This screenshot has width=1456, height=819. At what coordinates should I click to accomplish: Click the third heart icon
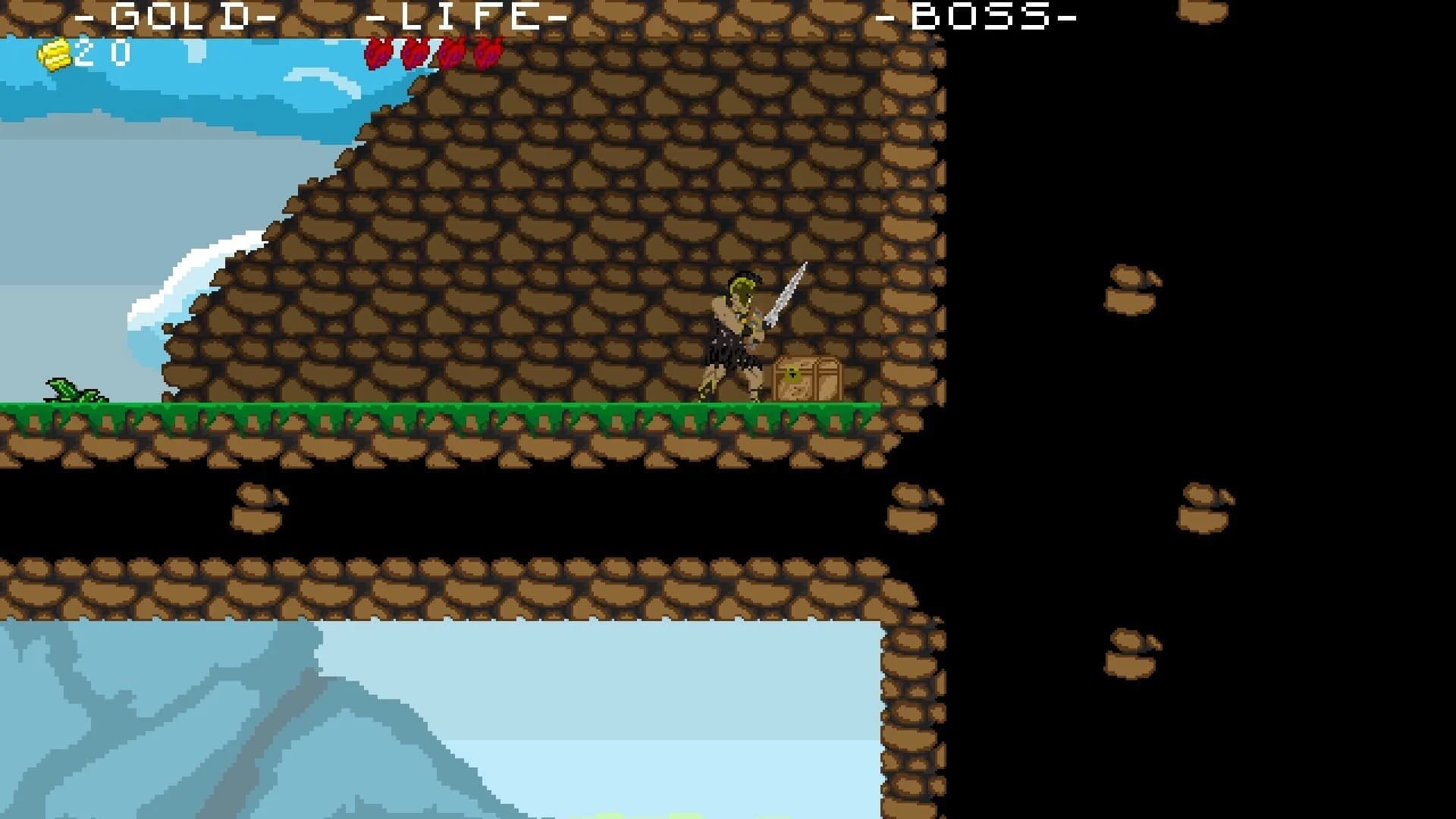453,55
